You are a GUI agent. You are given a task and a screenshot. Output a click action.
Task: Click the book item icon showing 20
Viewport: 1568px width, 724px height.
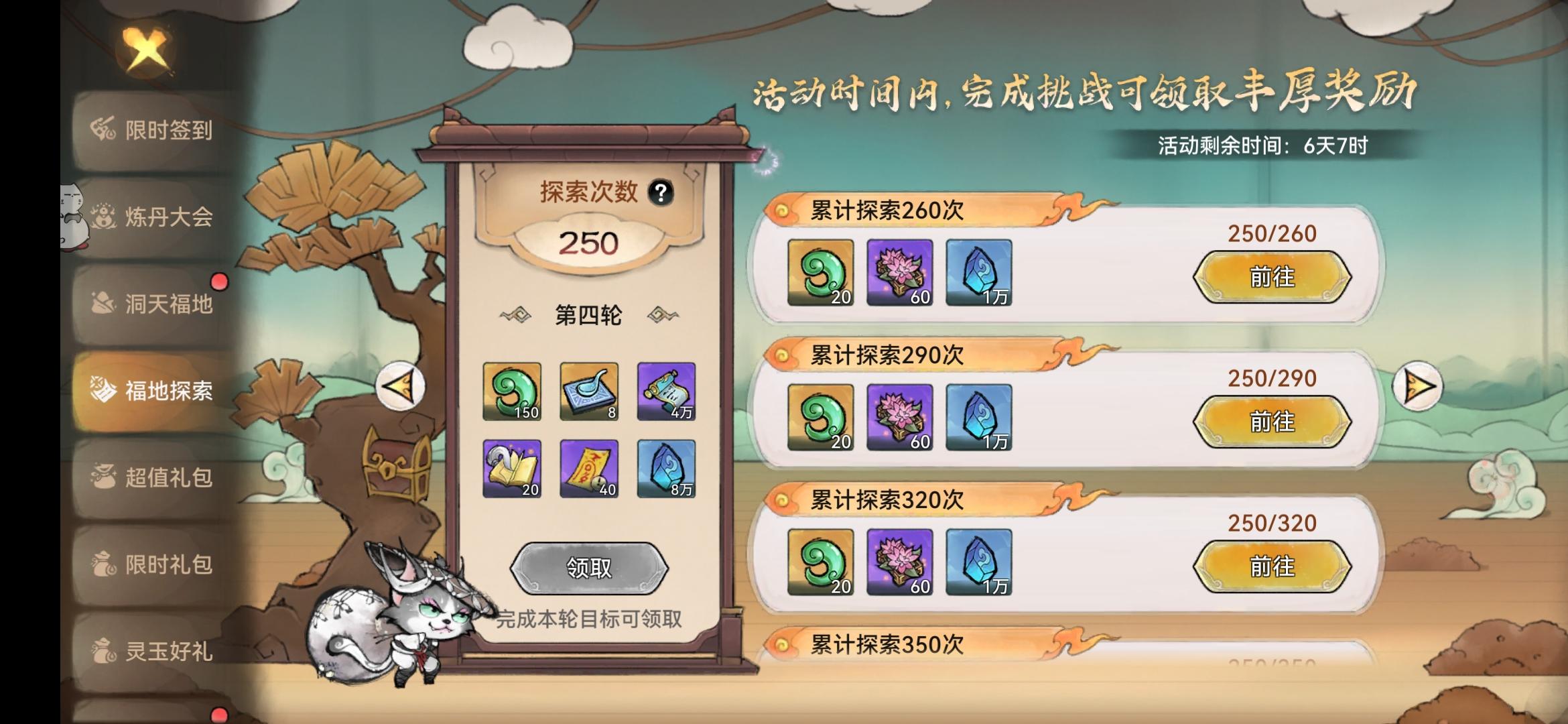pyautogui.click(x=512, y=469)
